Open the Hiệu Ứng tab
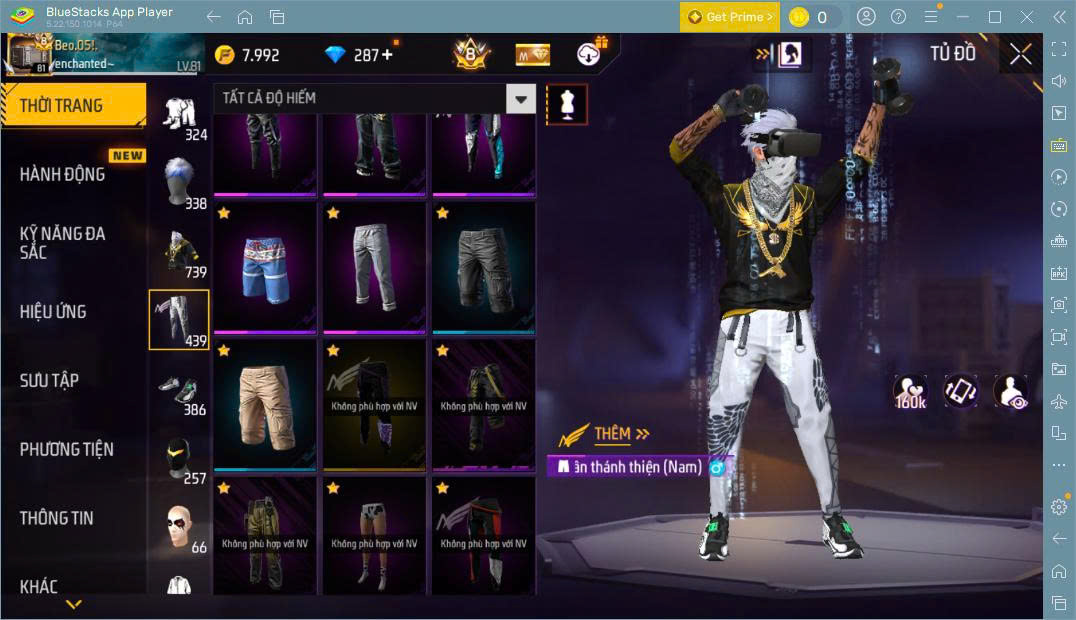Screen dimensions: 1076x620 coord(54,311)
